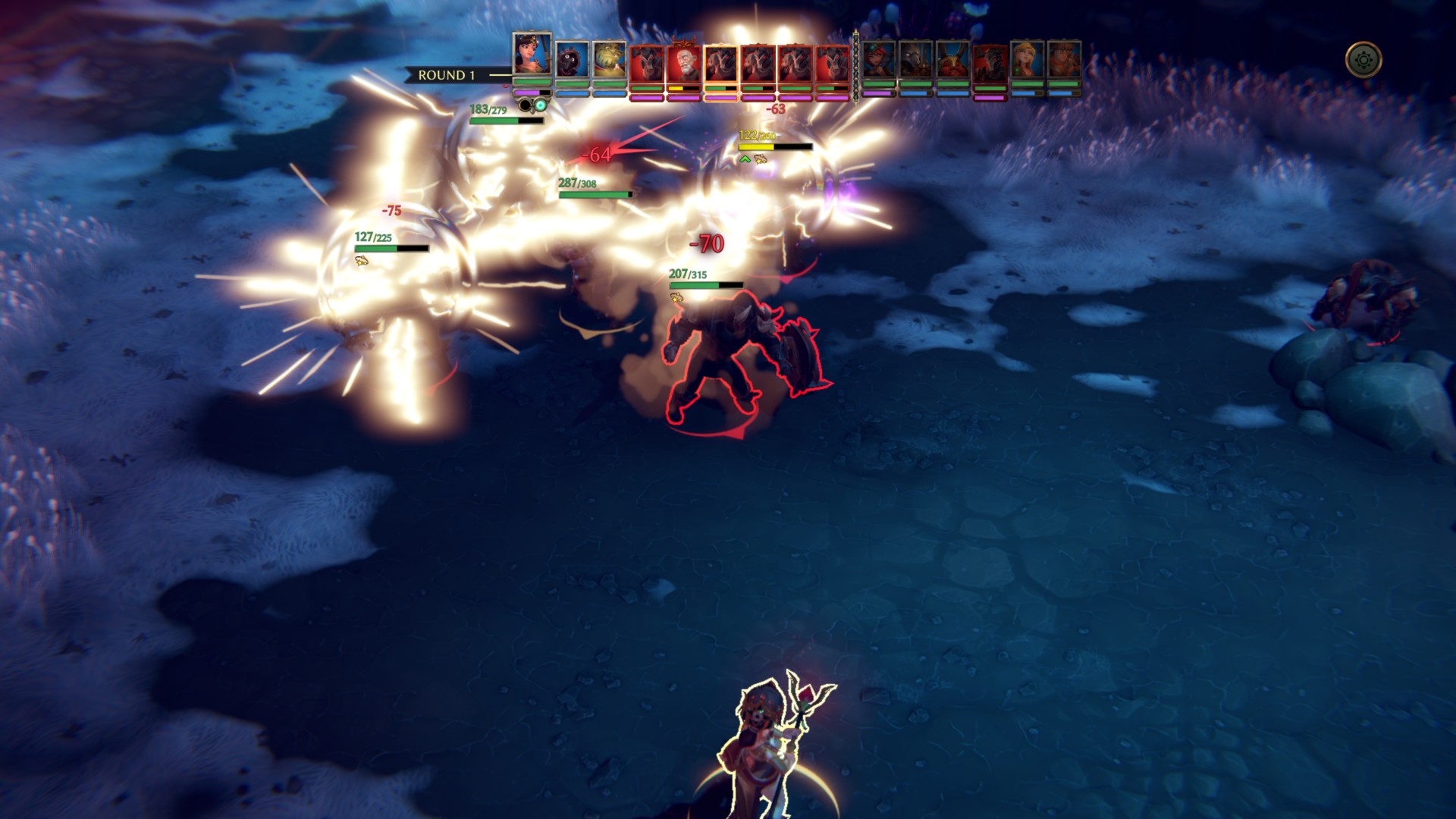
Task: Click the bald old man enemy portrait
Action: tap(683, 63)
